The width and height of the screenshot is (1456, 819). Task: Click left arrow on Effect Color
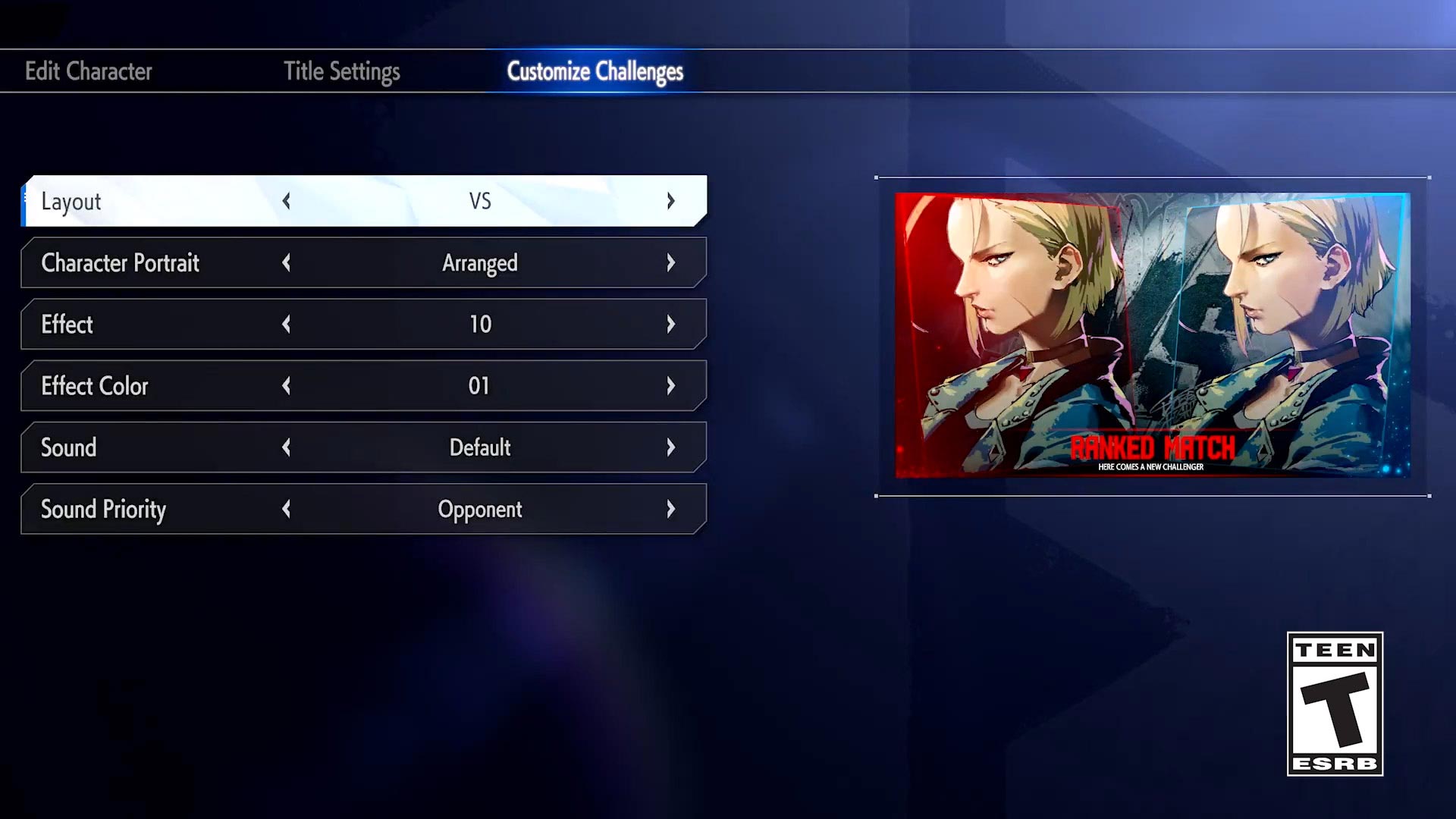pos(286,386)
